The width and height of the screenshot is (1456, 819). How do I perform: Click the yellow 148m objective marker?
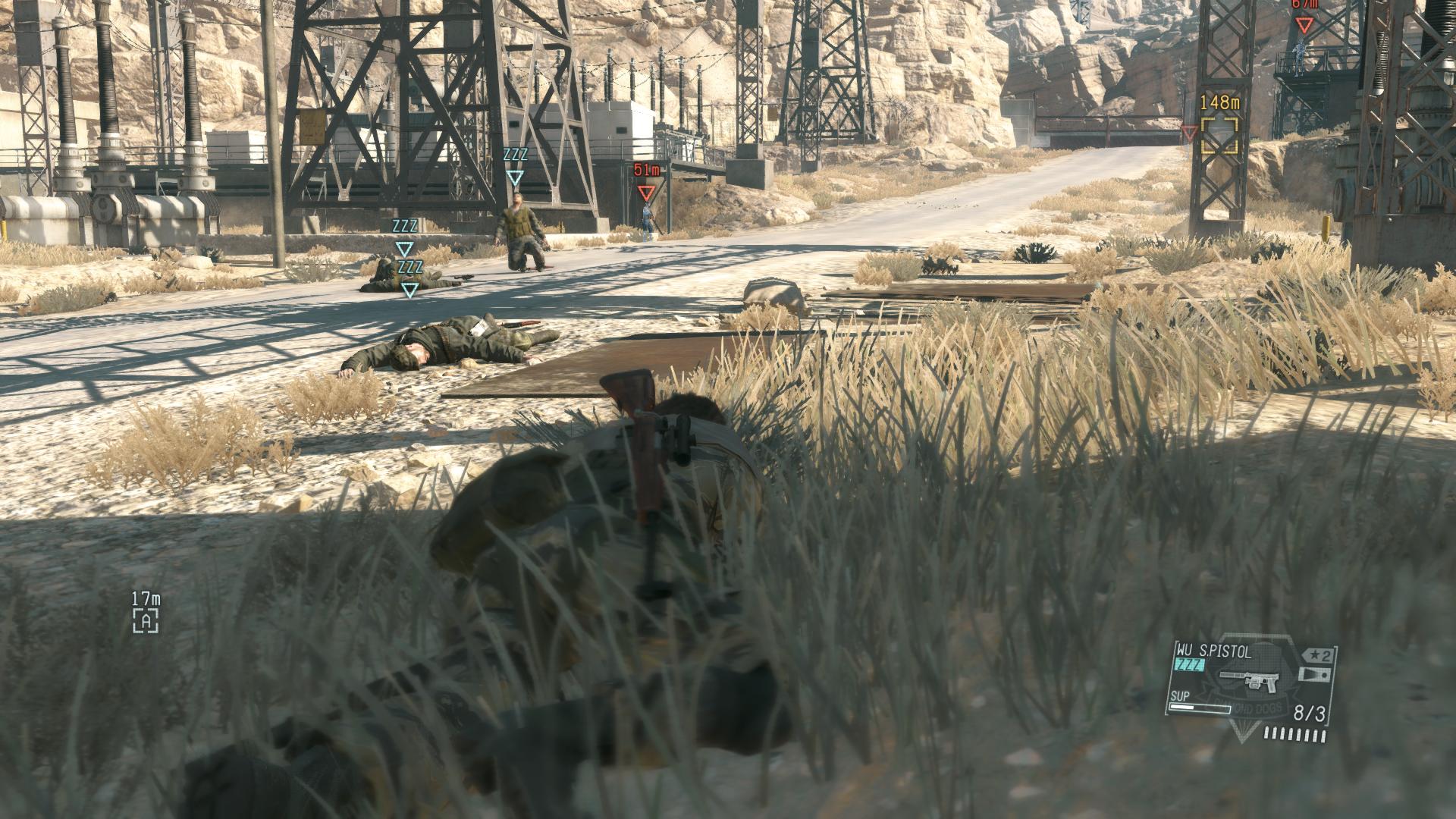coord(1219,134)
